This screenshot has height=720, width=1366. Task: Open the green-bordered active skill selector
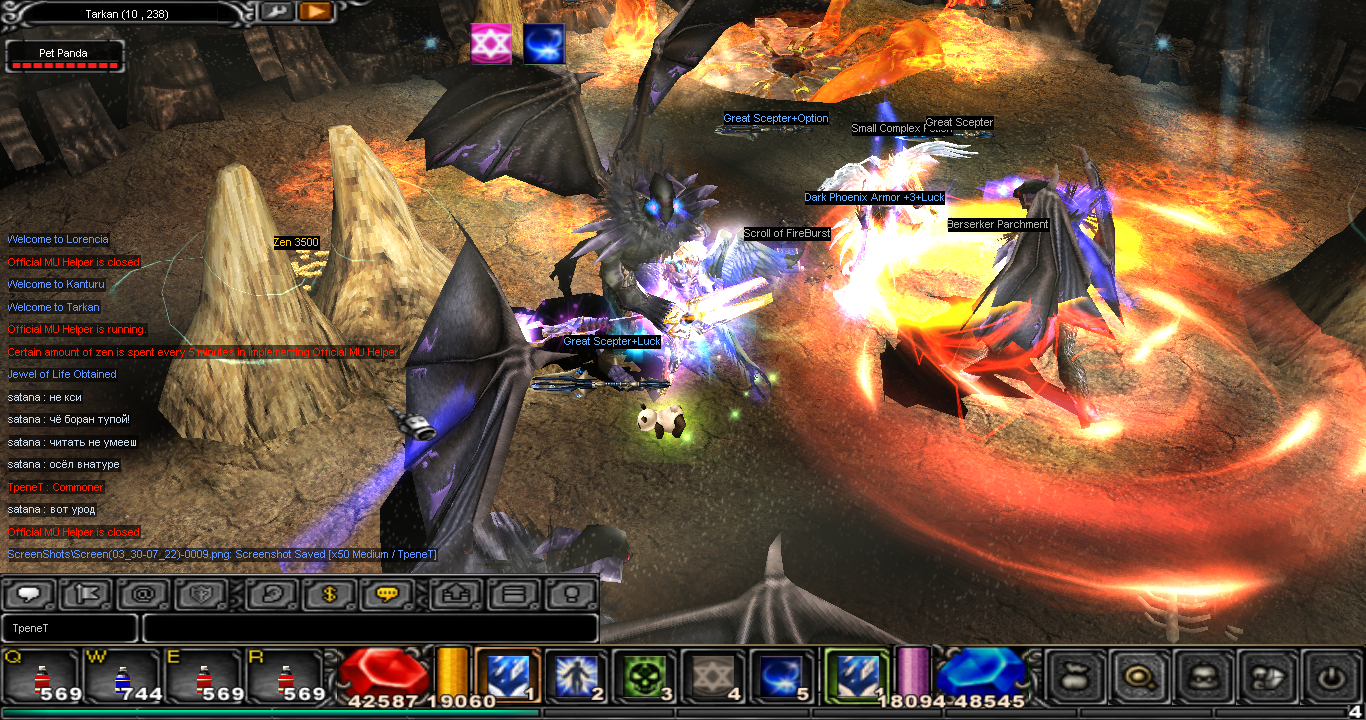pos(855,676)
